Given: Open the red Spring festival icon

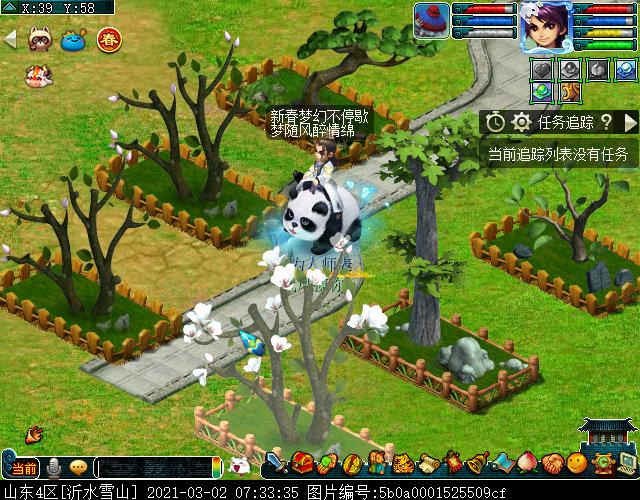Looking at the screenshot, I should [x=108, y=40].
